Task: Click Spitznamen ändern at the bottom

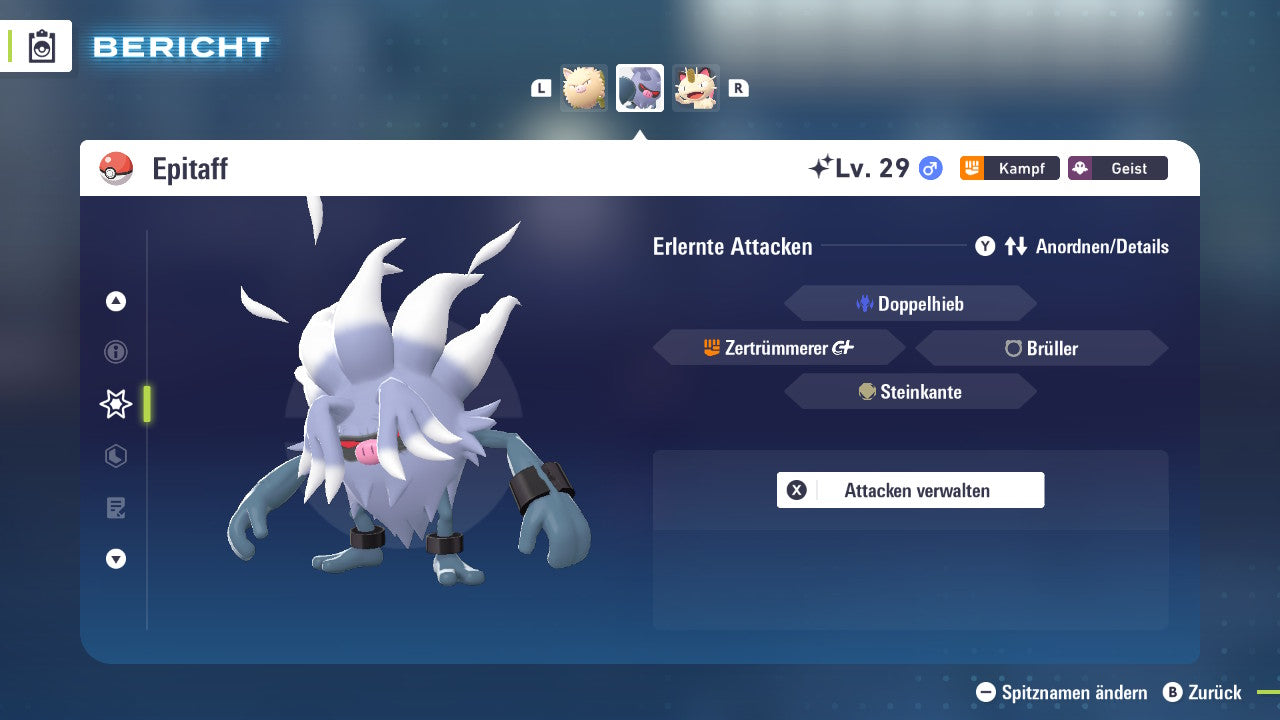Action: 1063,692
